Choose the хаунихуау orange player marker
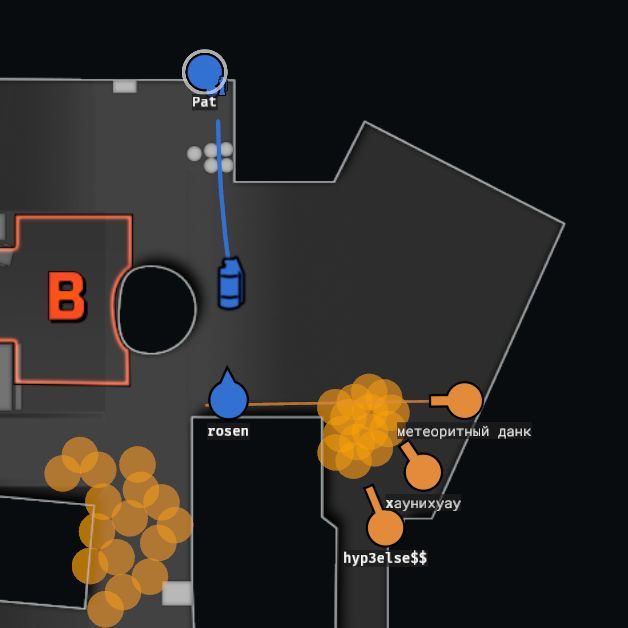This screenshot has width=628, height=628. (423, 471)
